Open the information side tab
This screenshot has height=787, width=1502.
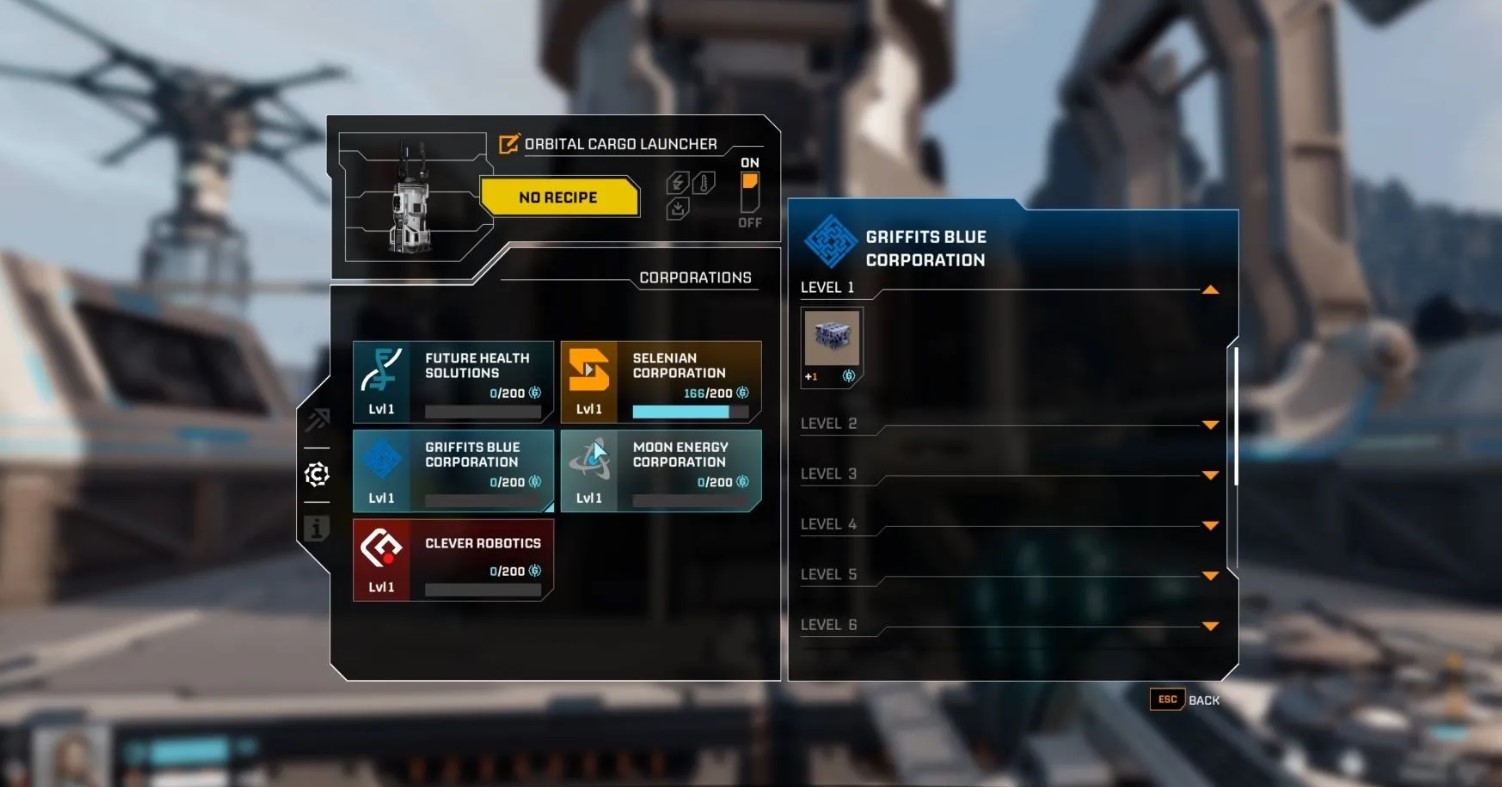tap(317, 528)
